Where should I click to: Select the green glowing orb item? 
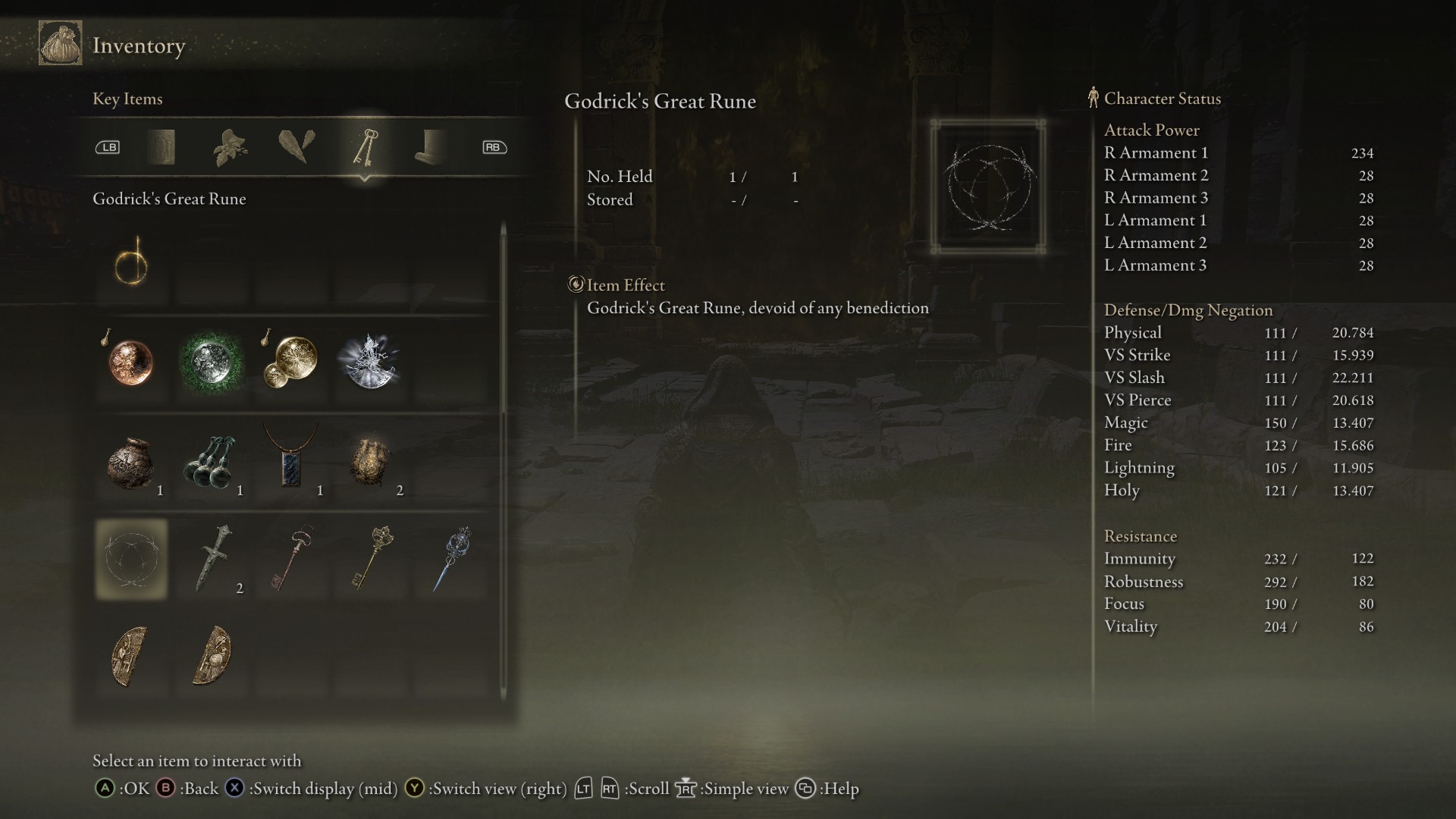pos(211,362)
